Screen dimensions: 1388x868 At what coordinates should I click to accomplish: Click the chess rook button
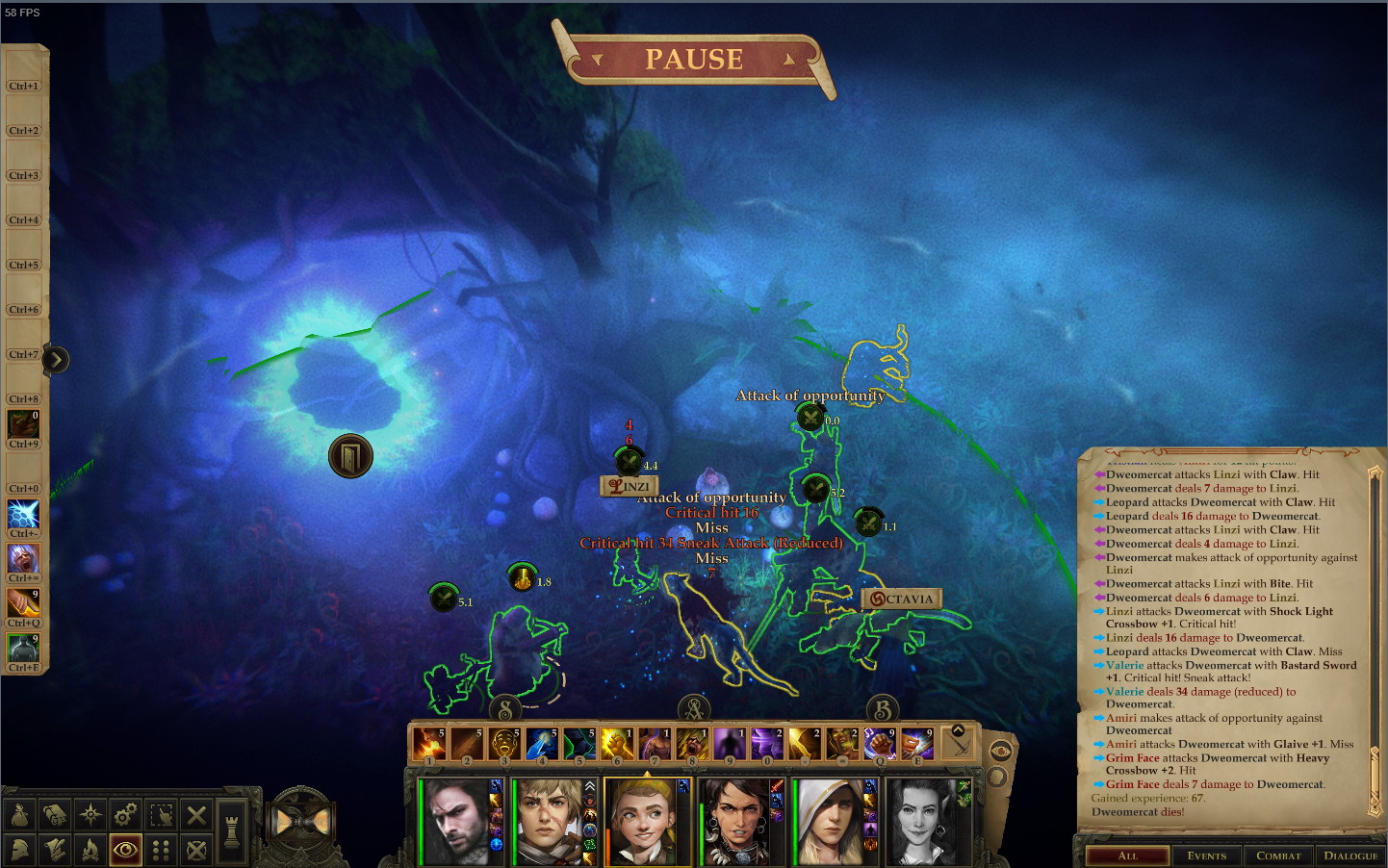coord(231,825)
